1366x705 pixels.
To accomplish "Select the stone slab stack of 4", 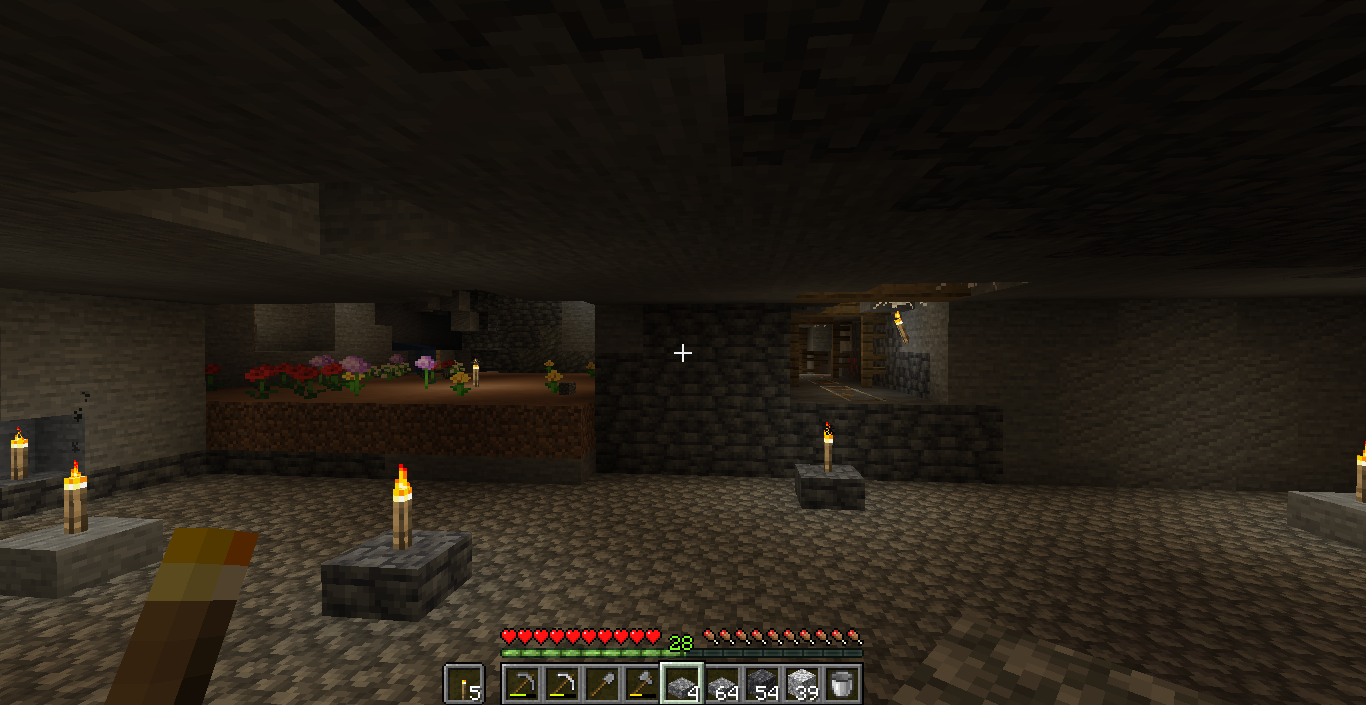I will 682,684.
